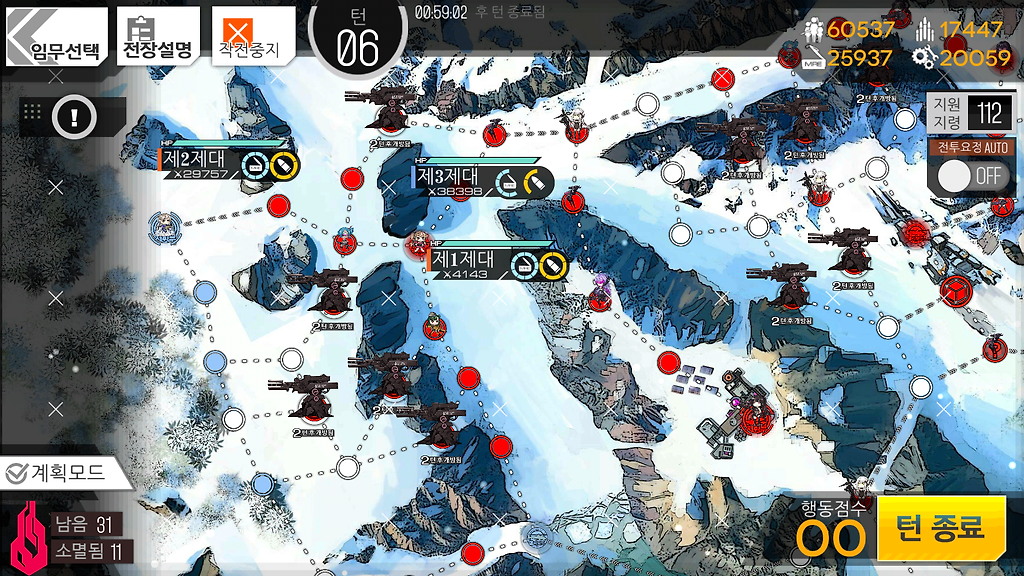Toggle the 전투요청 AUTO switch
1024x576 pixels.
tap(970, 175)
